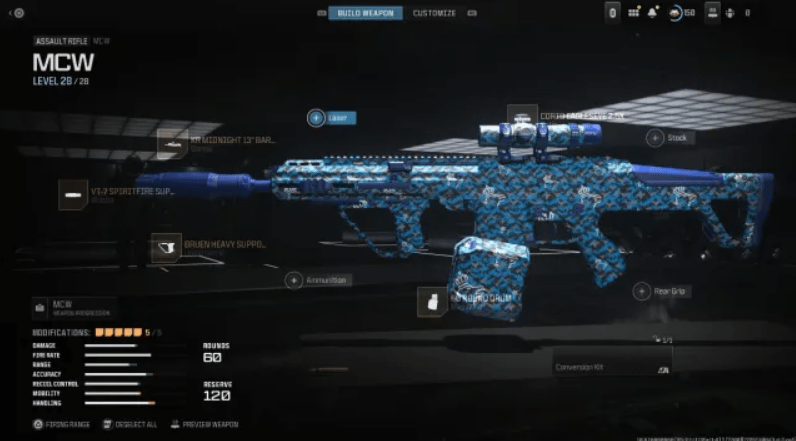Select the KR Midnight 13" barrel slot
This screenshot has height=441, width=796.
[x=172, y=143]
